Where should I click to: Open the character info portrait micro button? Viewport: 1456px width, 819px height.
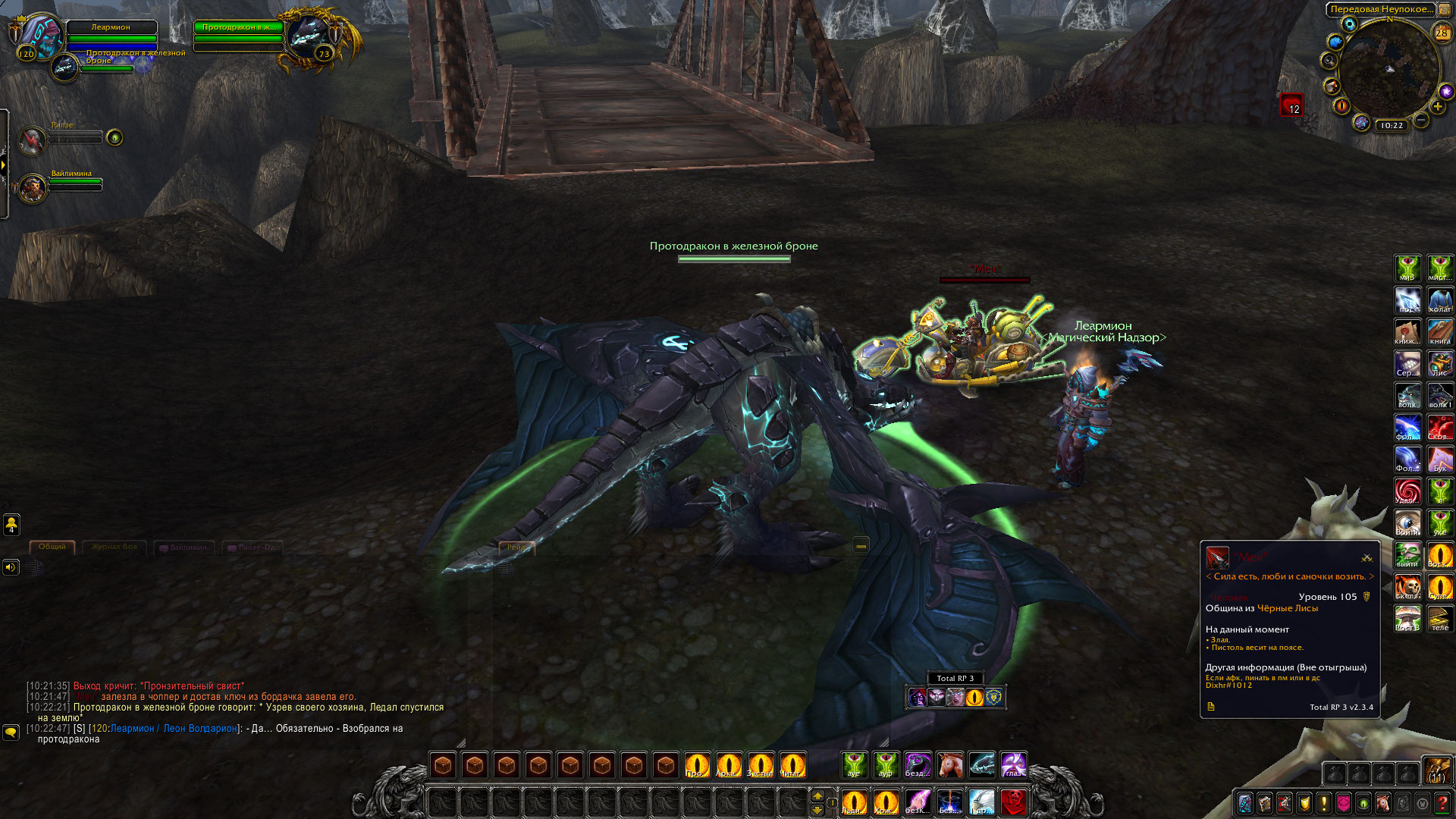pyautogui.click(x=1245, y=803)
